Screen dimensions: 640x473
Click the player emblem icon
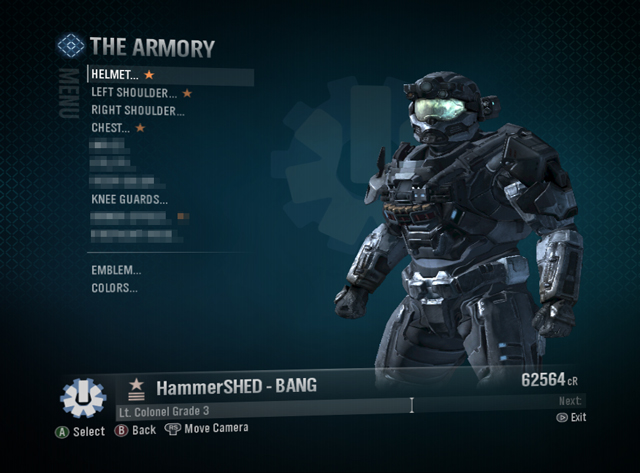coord(83,397)
